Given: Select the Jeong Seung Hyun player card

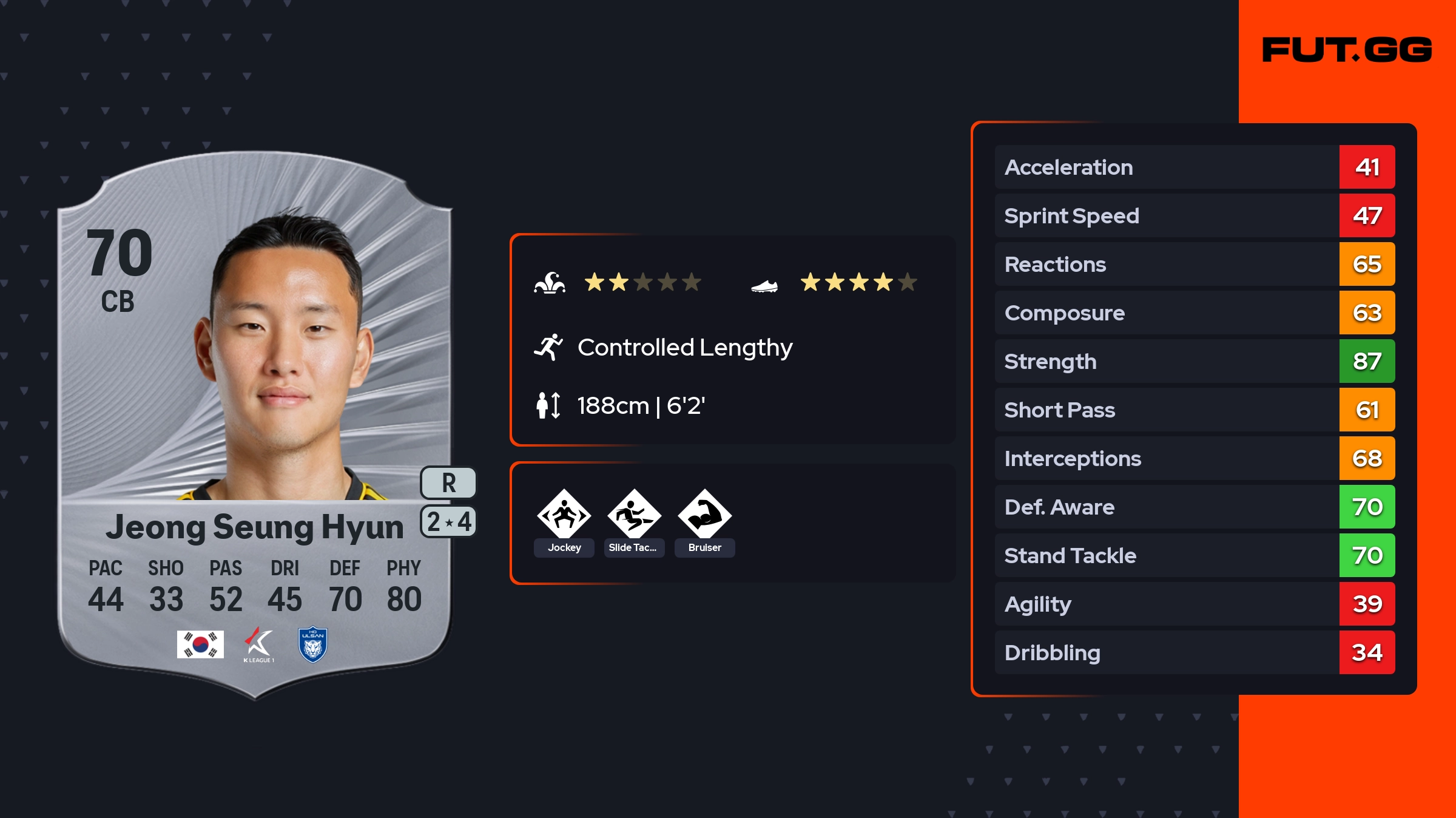Looking at the screenshot, I should [x=255, y=425].
